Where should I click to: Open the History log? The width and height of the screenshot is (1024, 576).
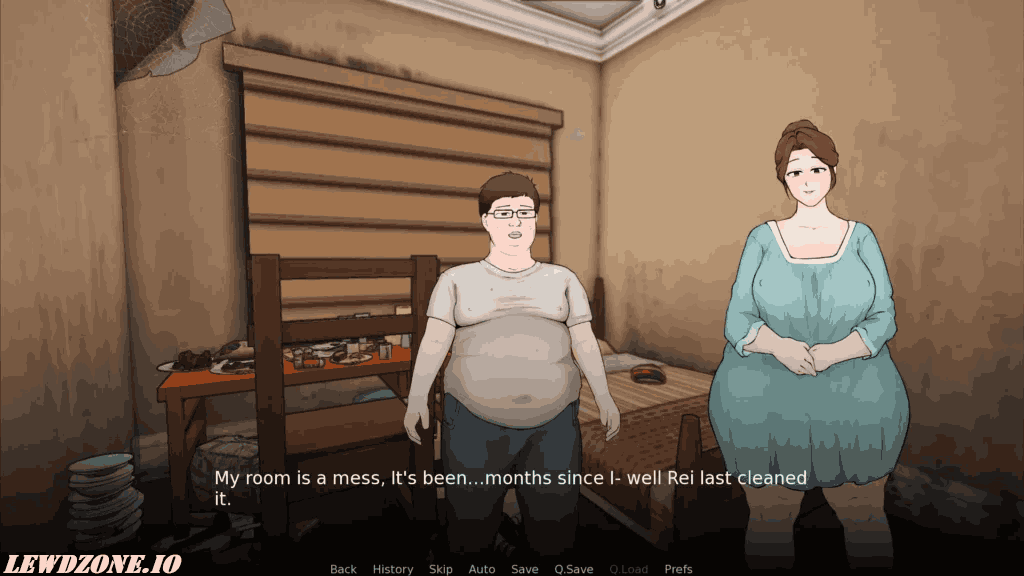(393, 569)
